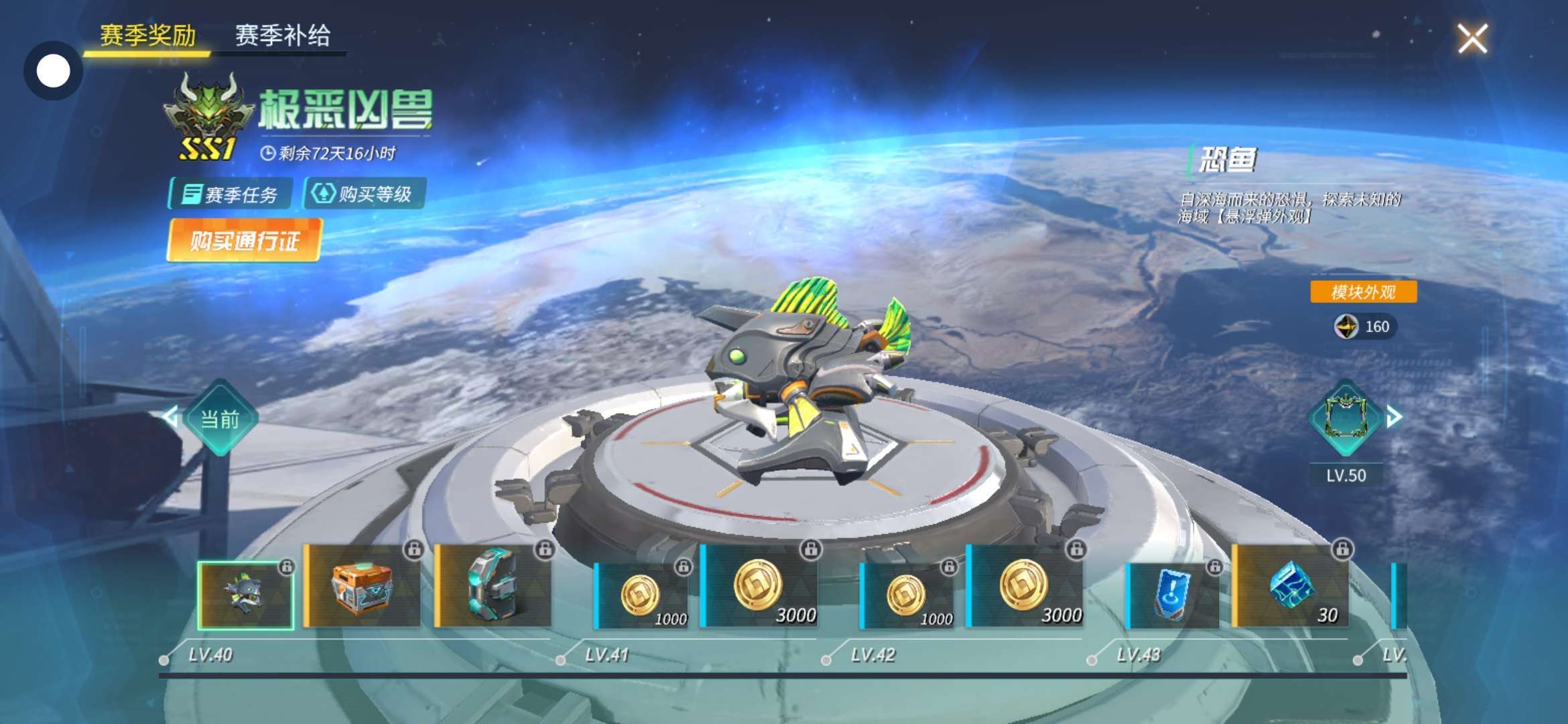Open 赛季任务 season missions
Image resolution: width=1568 pixels, height=724 pixels.
pos(231,194)
